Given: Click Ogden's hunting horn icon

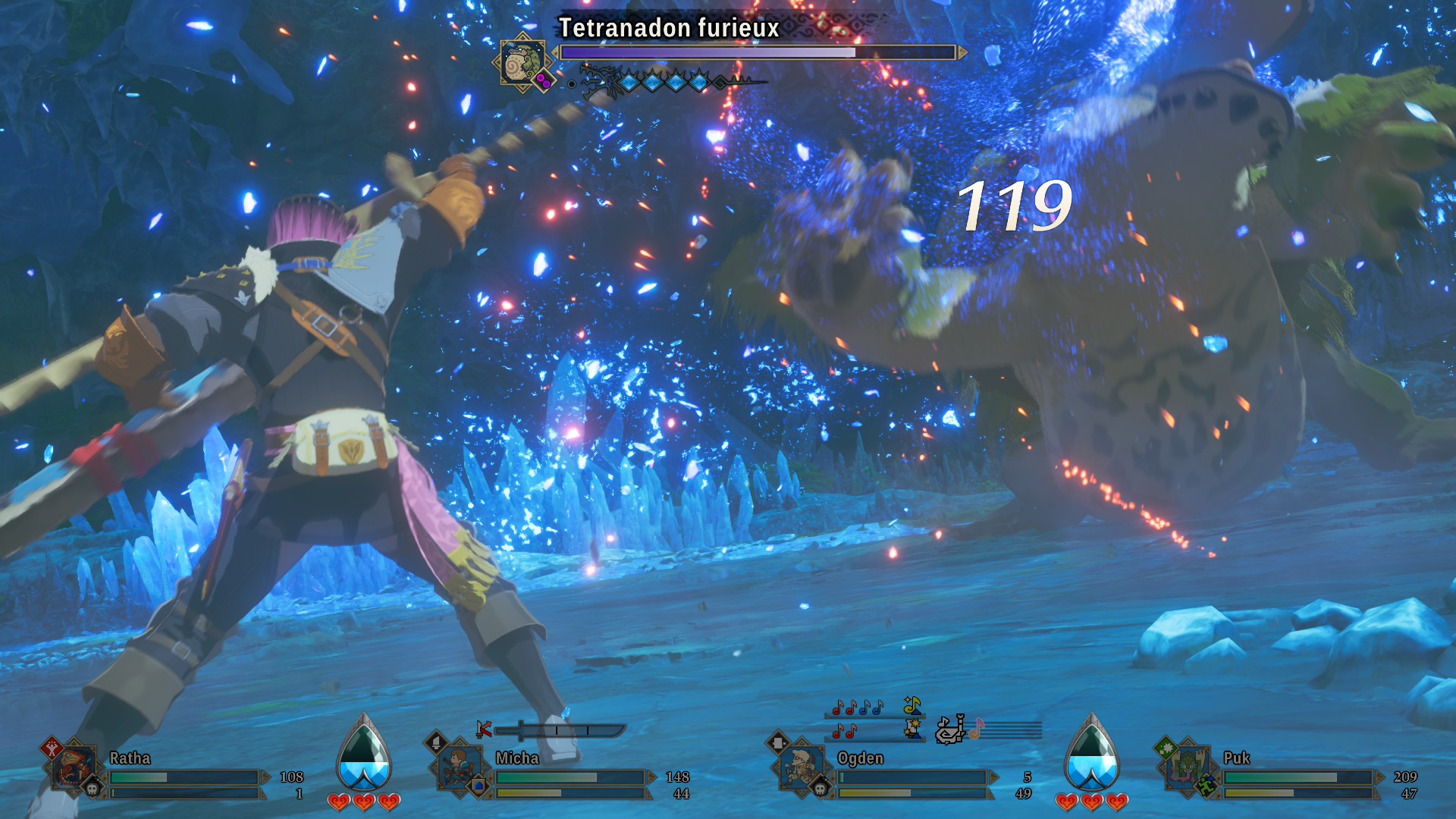Looking at the screenshot, I should (950, 730).
